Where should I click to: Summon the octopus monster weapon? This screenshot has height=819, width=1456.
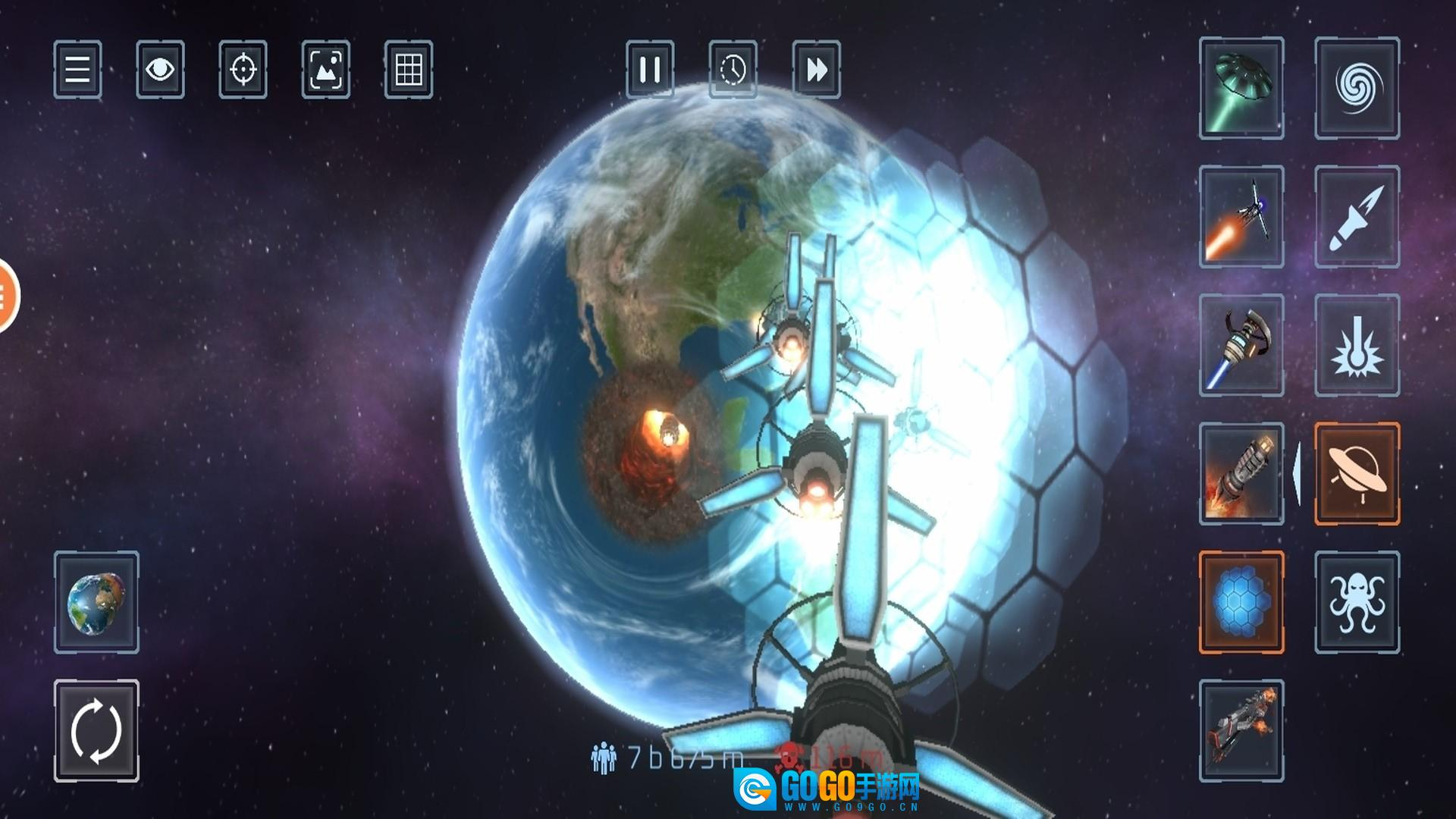click(1357, 602)
